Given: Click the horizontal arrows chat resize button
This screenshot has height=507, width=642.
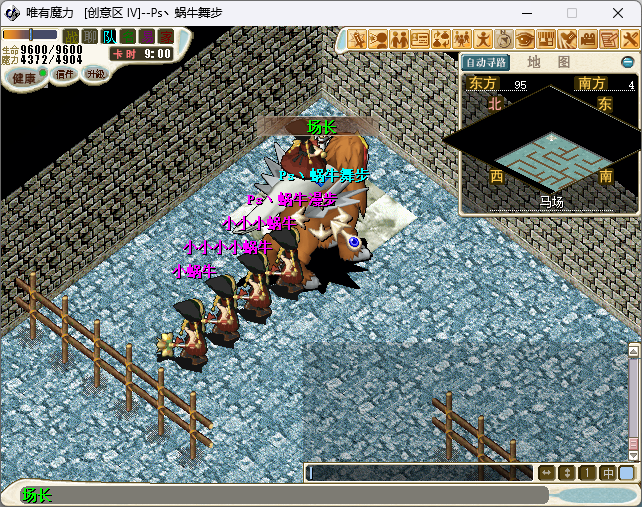Looking at the screenshot, I should 546,473.
